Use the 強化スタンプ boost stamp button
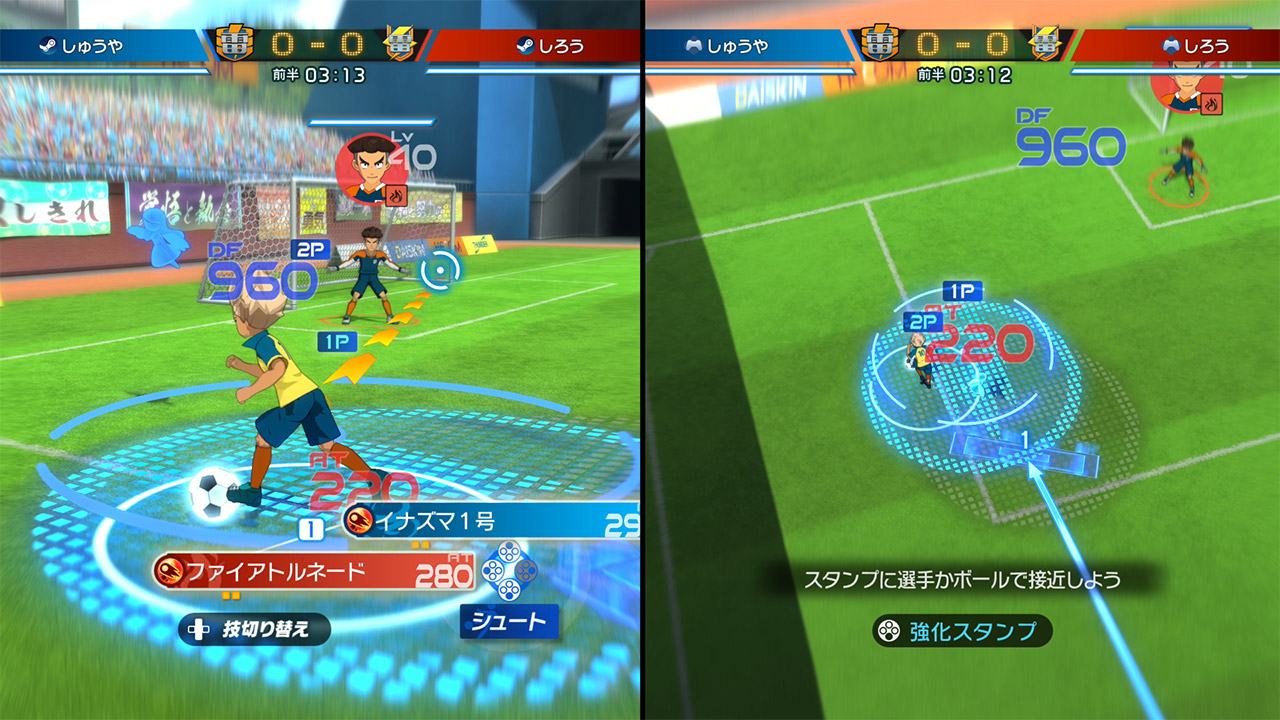The width and height of the screenshot is (1280, 720). [961, 631]
